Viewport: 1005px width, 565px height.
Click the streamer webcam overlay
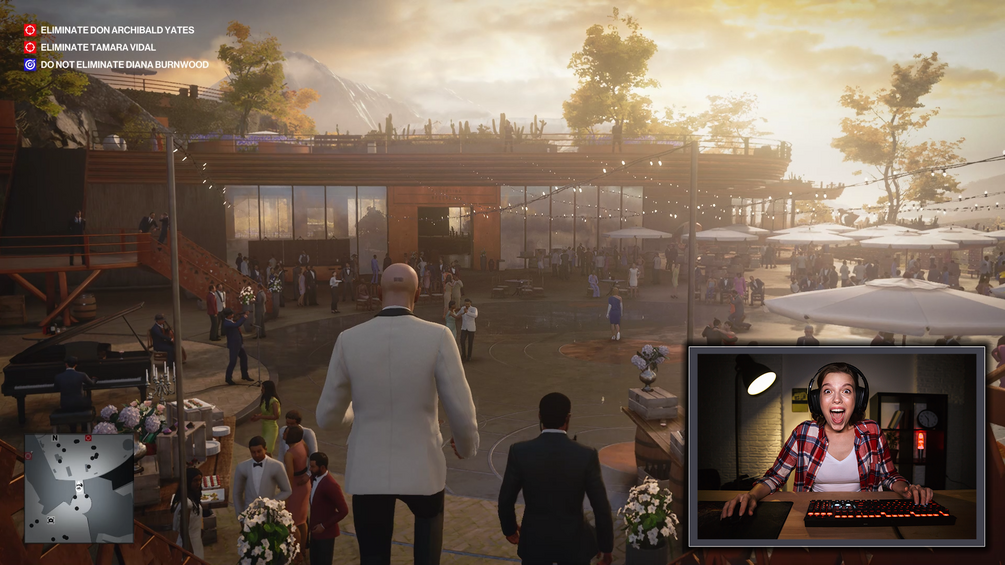(836, 446)
